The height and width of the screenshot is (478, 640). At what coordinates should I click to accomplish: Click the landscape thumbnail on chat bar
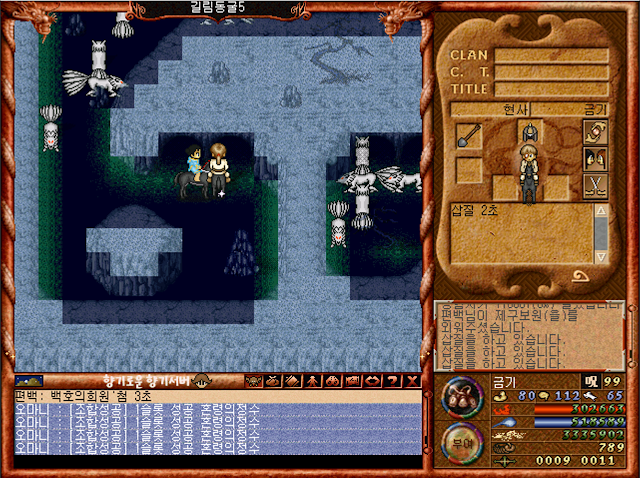click(x=29, y=381)
